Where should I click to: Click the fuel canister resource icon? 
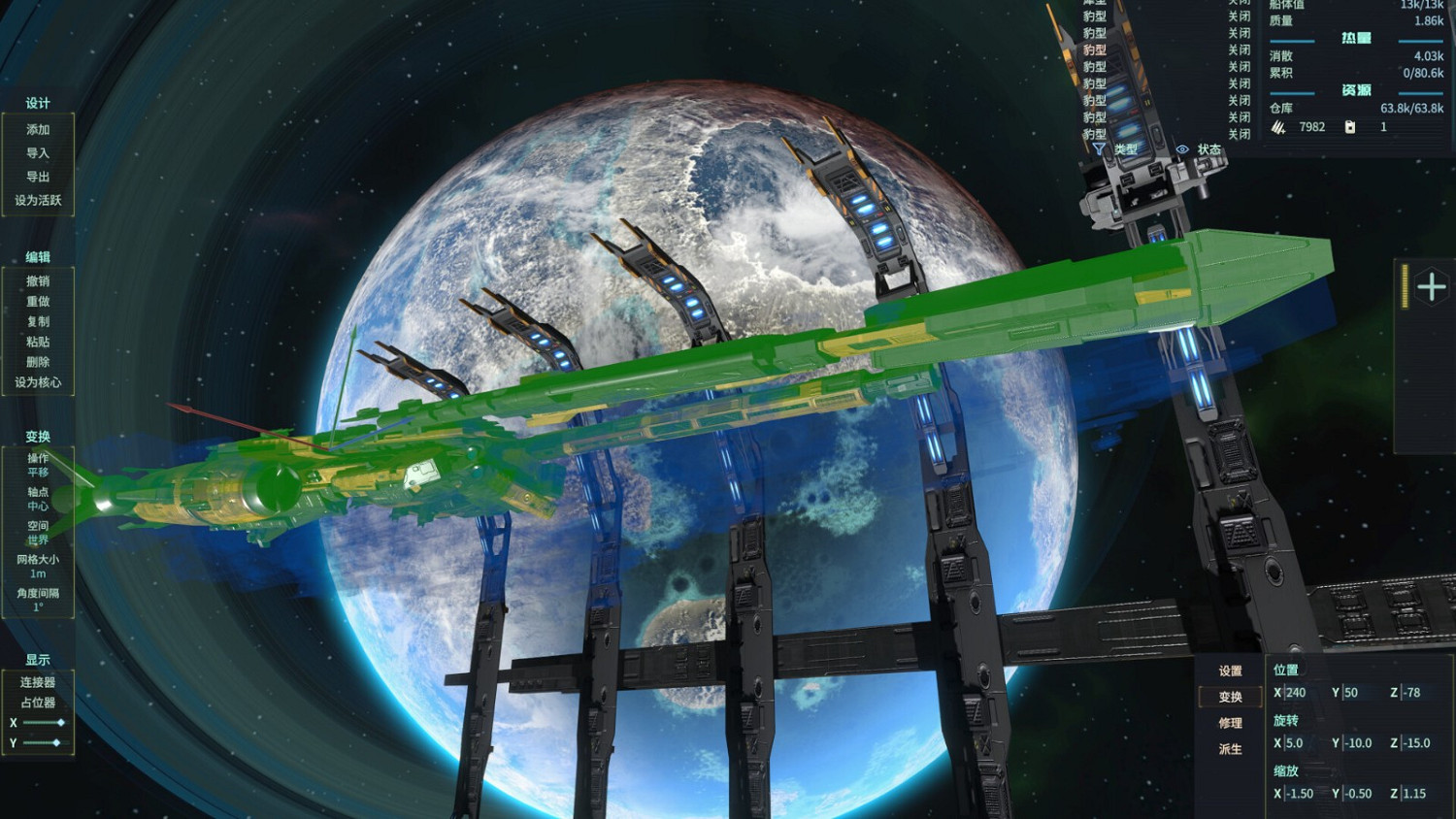(1350, 127)
